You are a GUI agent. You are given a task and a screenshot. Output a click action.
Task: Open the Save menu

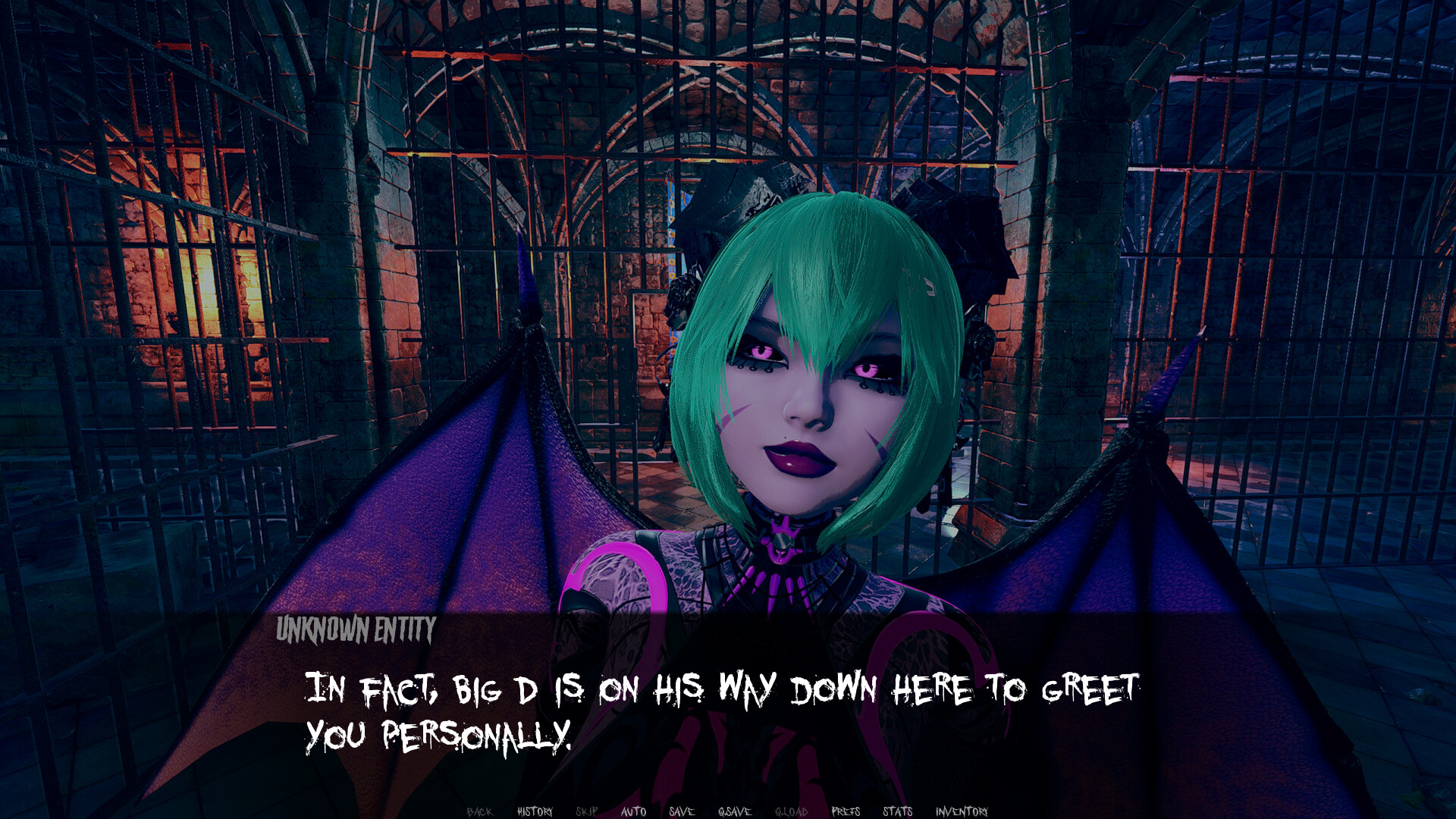coord(682,811)
